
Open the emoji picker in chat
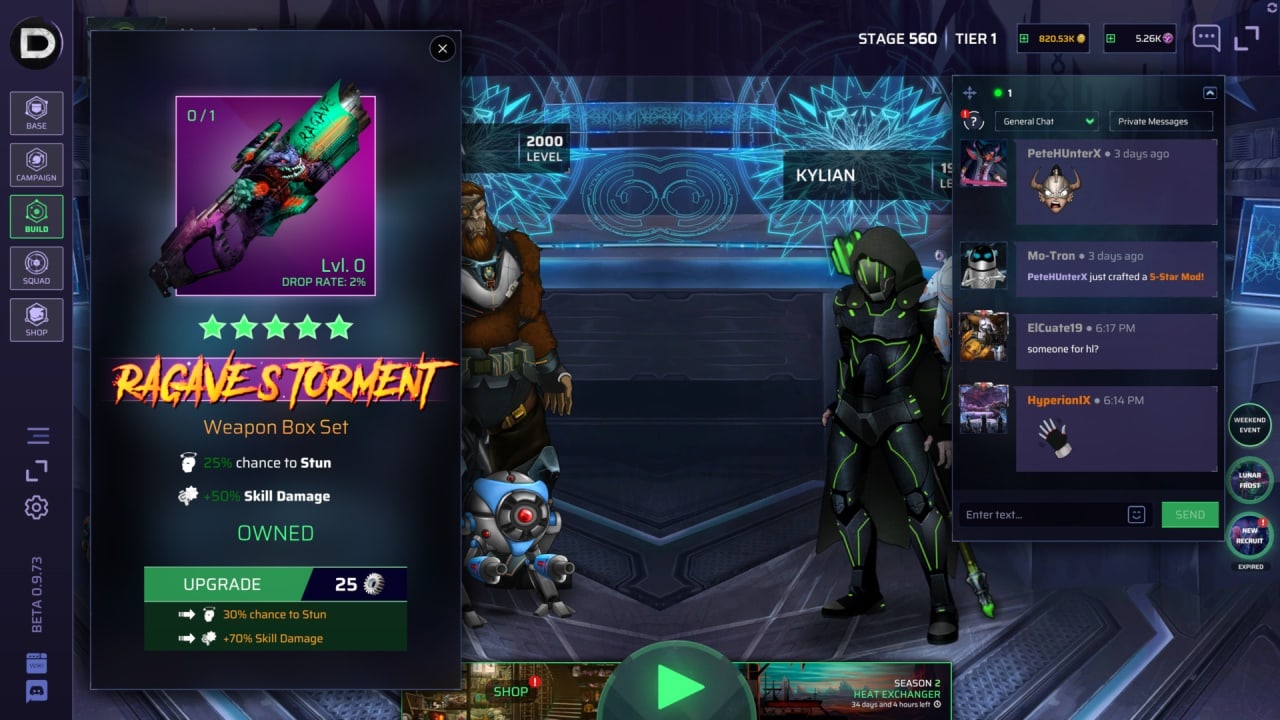(1136, 515)
